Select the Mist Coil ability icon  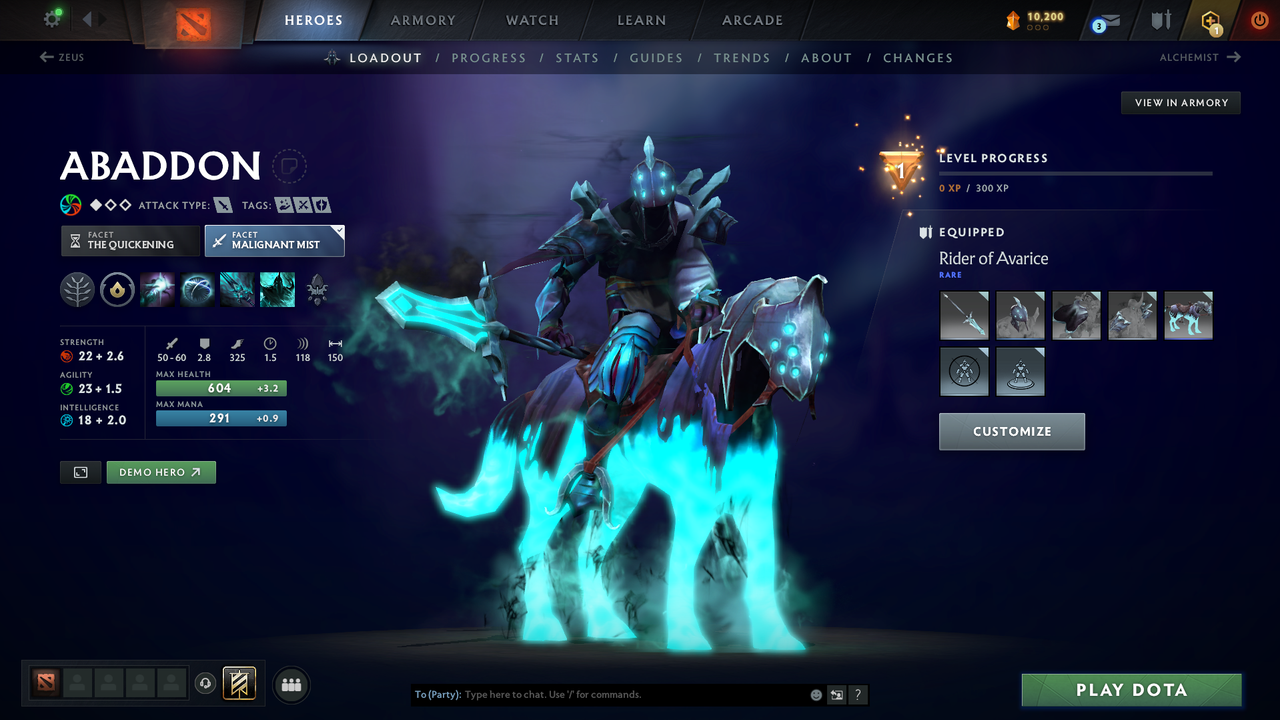click(x=157, y=289)
